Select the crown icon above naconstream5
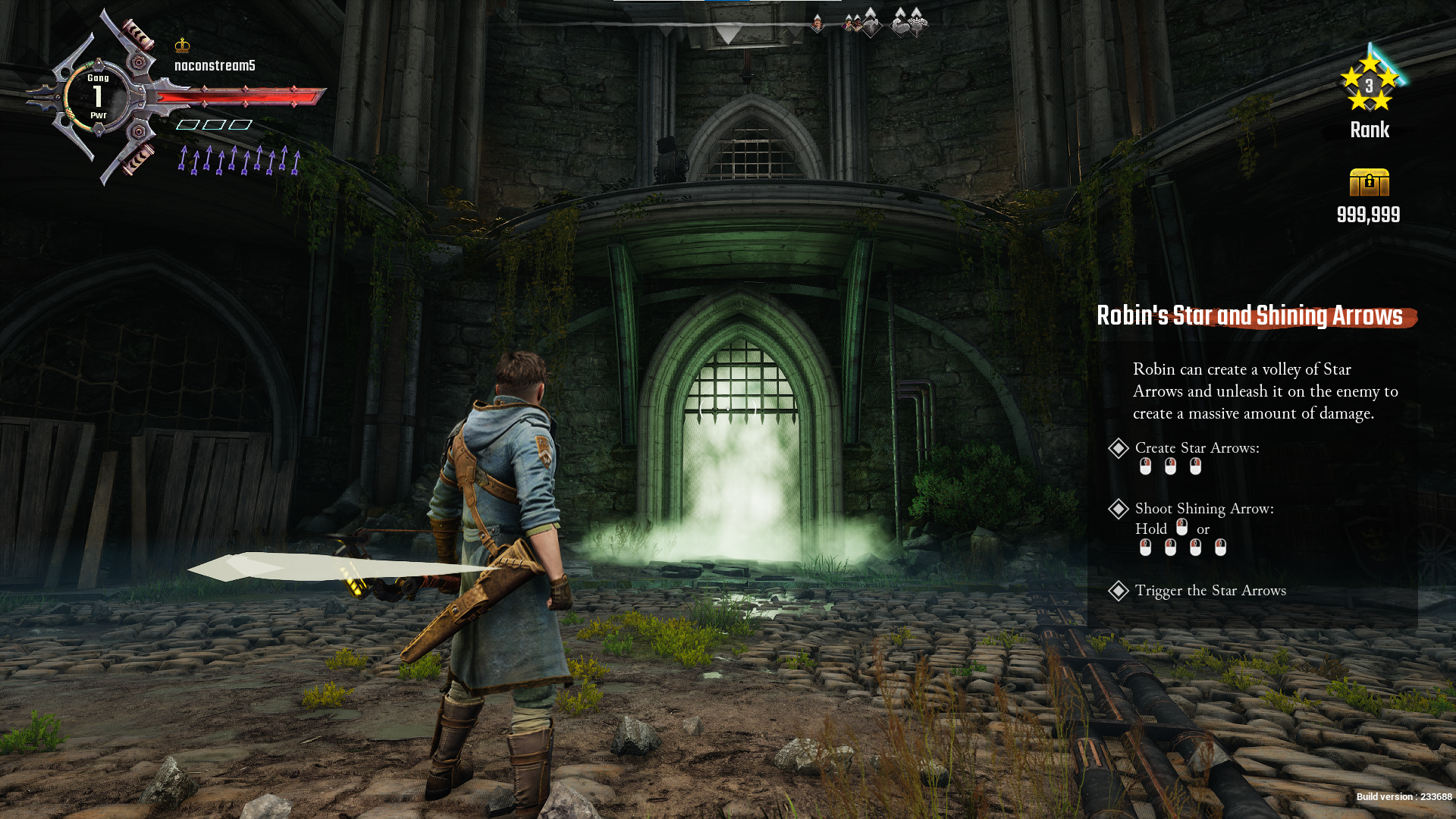The width and height of the screenshot is (1456, 819). (182, 45)
